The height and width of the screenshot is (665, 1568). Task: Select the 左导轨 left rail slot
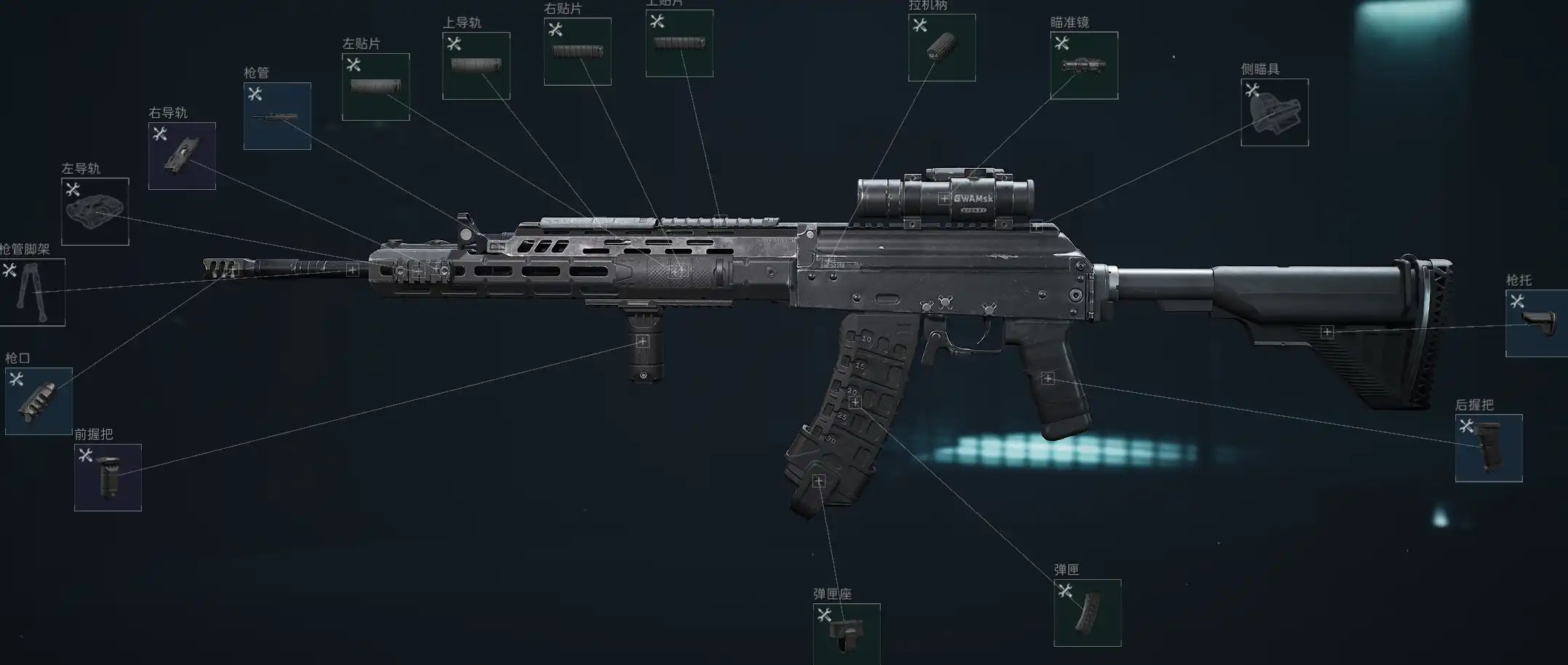pos(95,212)
